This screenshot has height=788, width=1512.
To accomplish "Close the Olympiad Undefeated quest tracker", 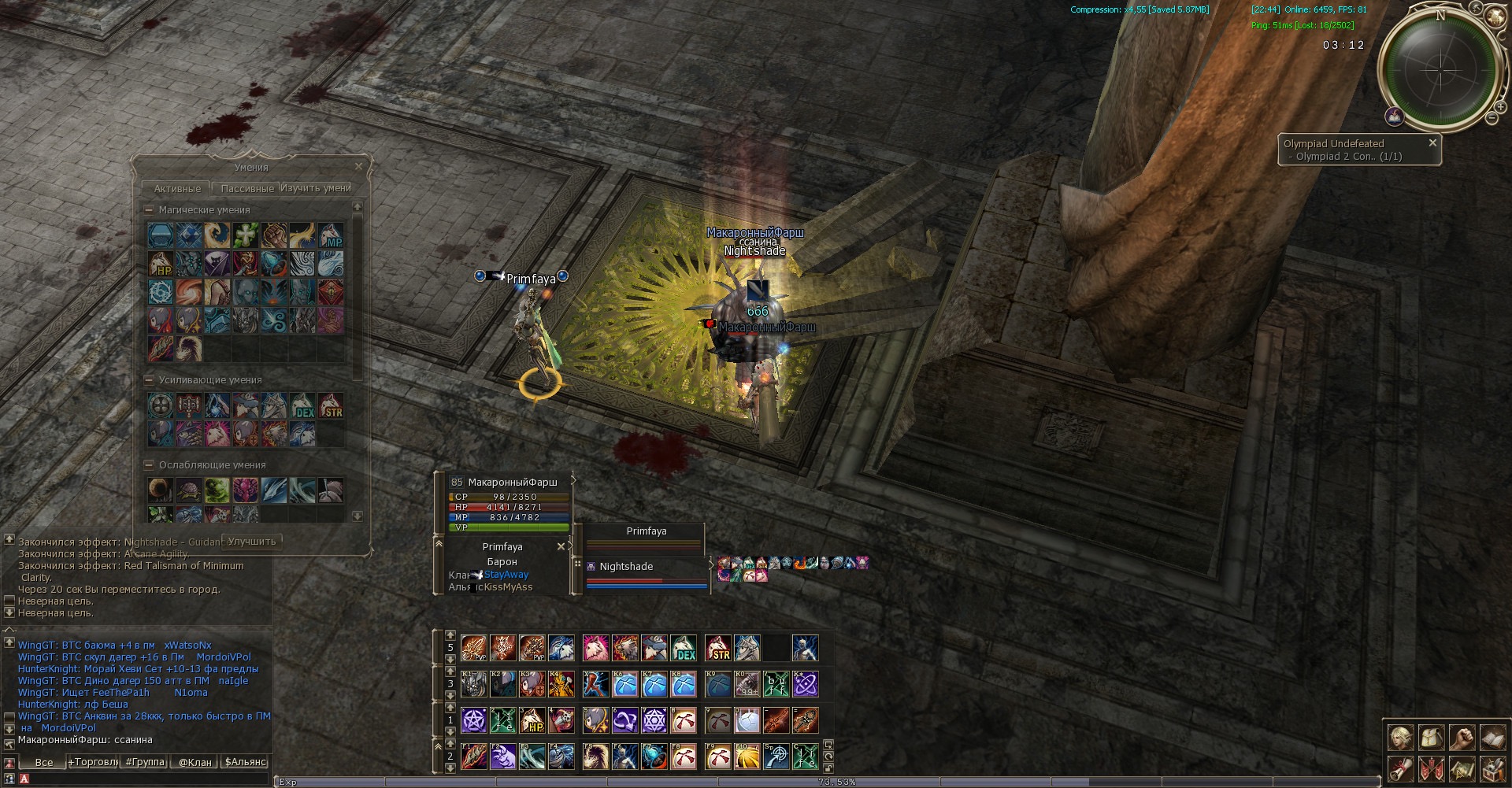I will coord(1432,143).
